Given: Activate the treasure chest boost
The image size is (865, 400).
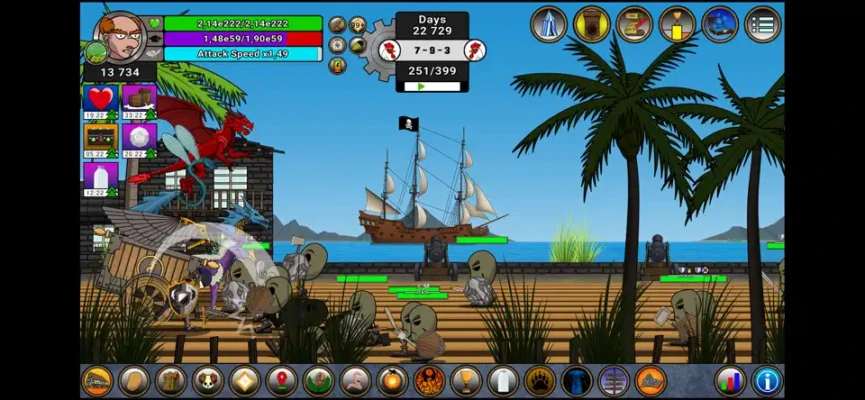Looking at the screenshot, I should (x=100, y=137).
